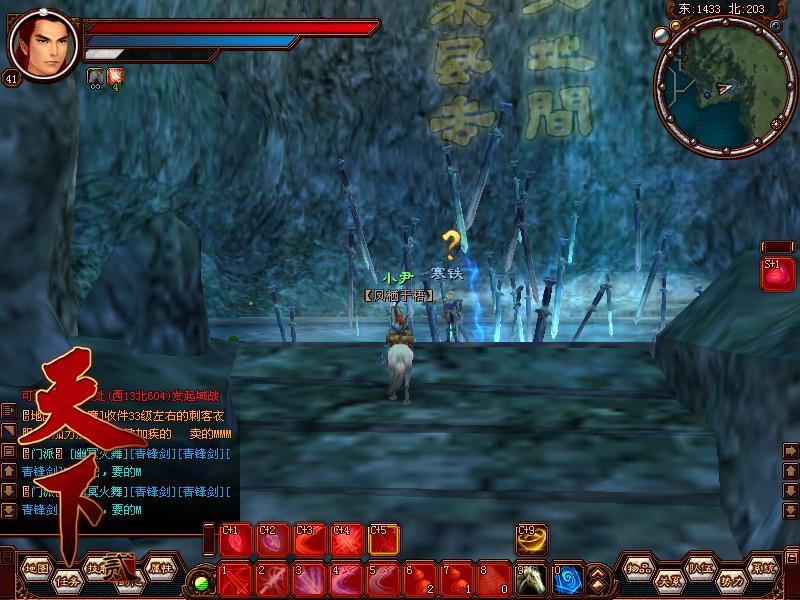The height and width of the screenshot is (600, 800).
Task: Open the 队伍 team panel
Action: coord(700,567)
